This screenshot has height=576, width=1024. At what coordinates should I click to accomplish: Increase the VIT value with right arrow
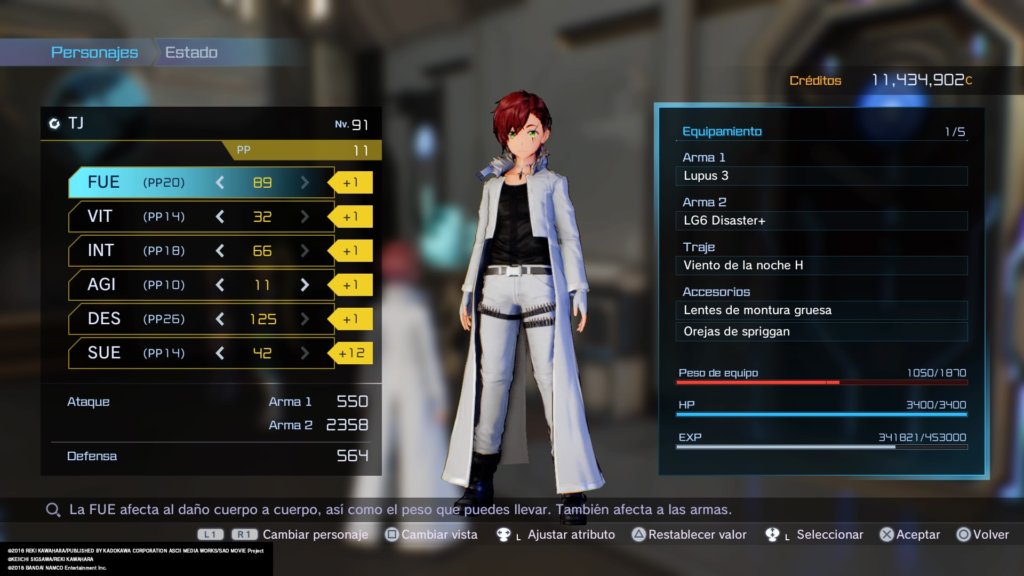click(x=305, y=216)
